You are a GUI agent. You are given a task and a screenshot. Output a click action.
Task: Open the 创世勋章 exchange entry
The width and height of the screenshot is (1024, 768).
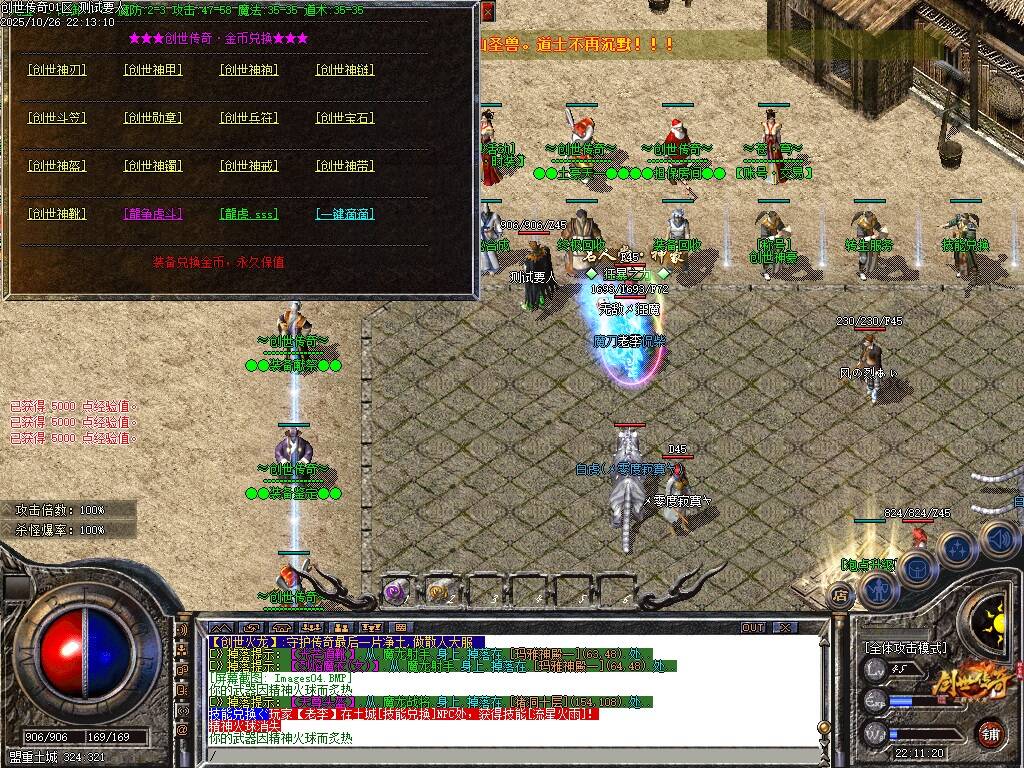click(153, 118)
